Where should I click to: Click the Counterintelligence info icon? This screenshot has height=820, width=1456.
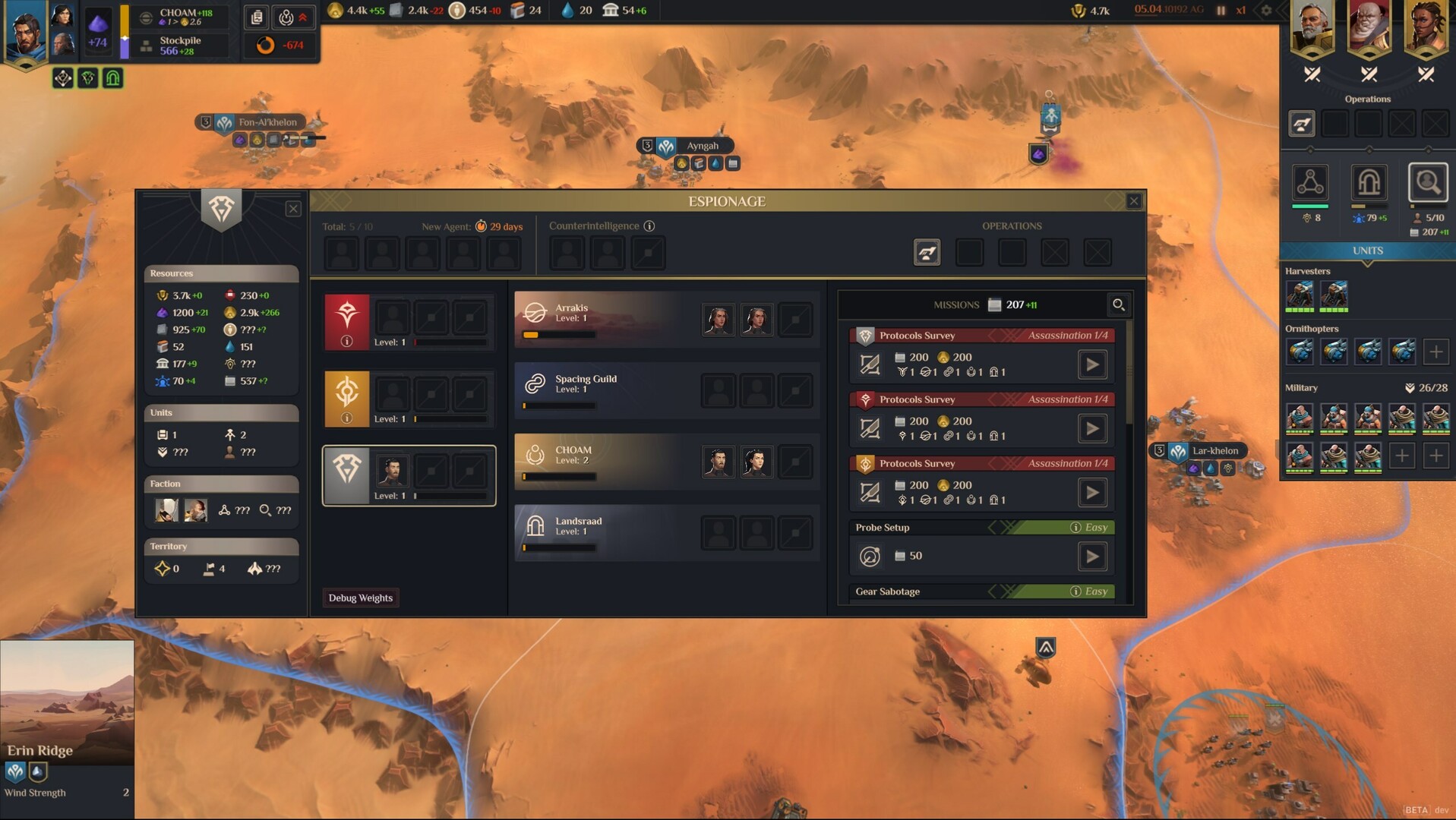coord(649,225)
